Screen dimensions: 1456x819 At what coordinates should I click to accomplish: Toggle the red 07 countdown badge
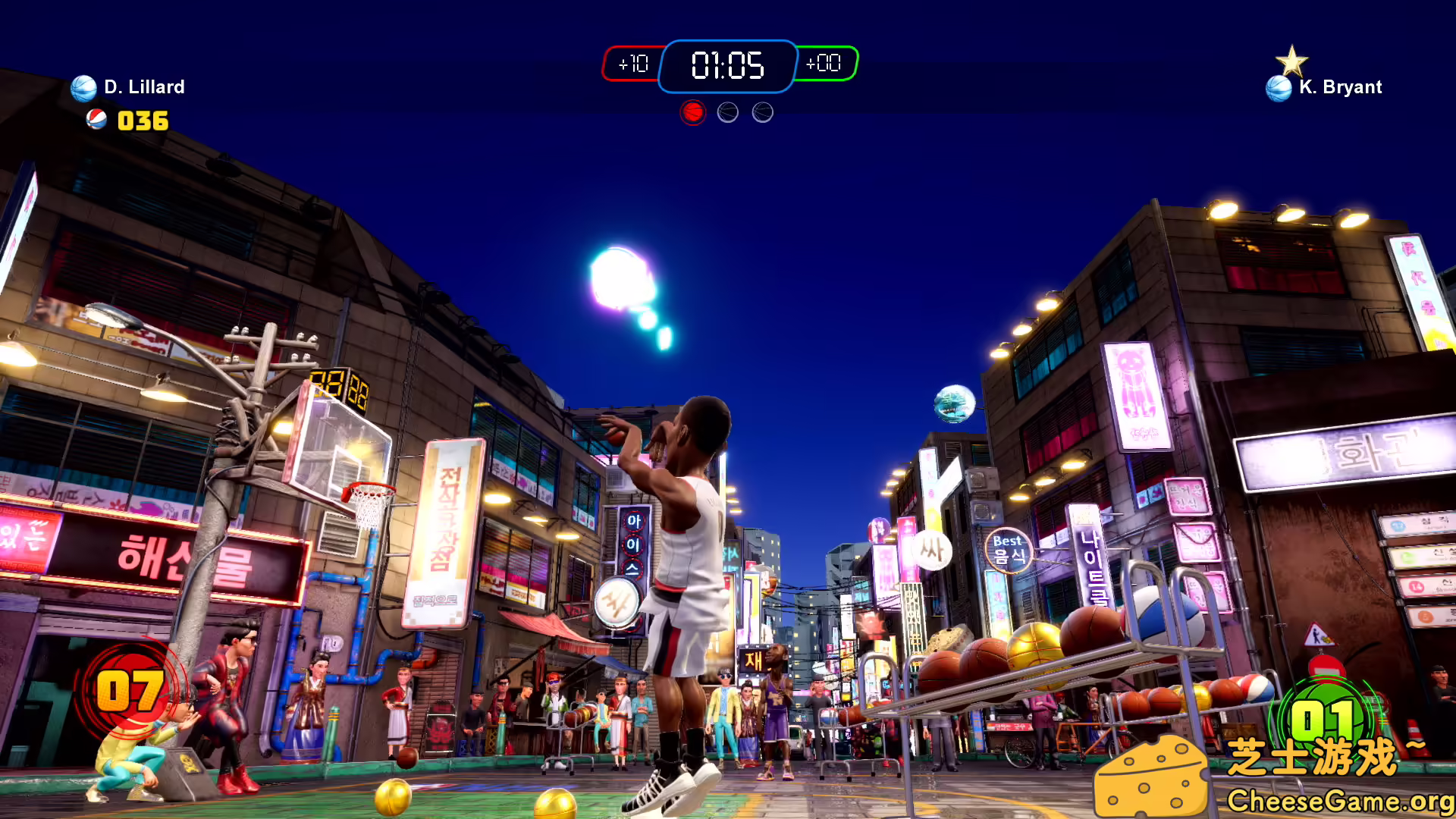pos(129,692)
